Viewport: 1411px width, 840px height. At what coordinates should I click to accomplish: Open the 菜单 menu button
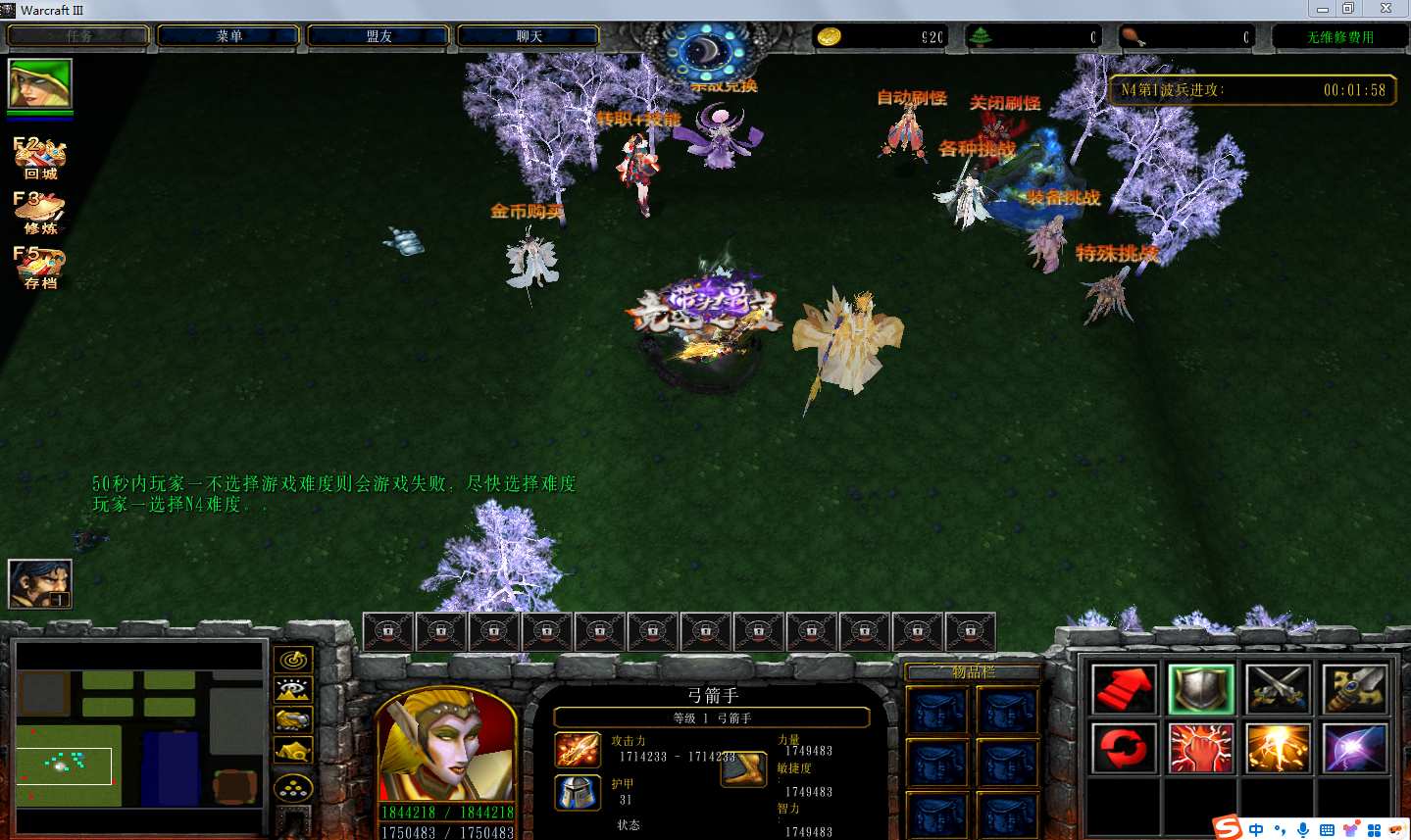[228, 36]
